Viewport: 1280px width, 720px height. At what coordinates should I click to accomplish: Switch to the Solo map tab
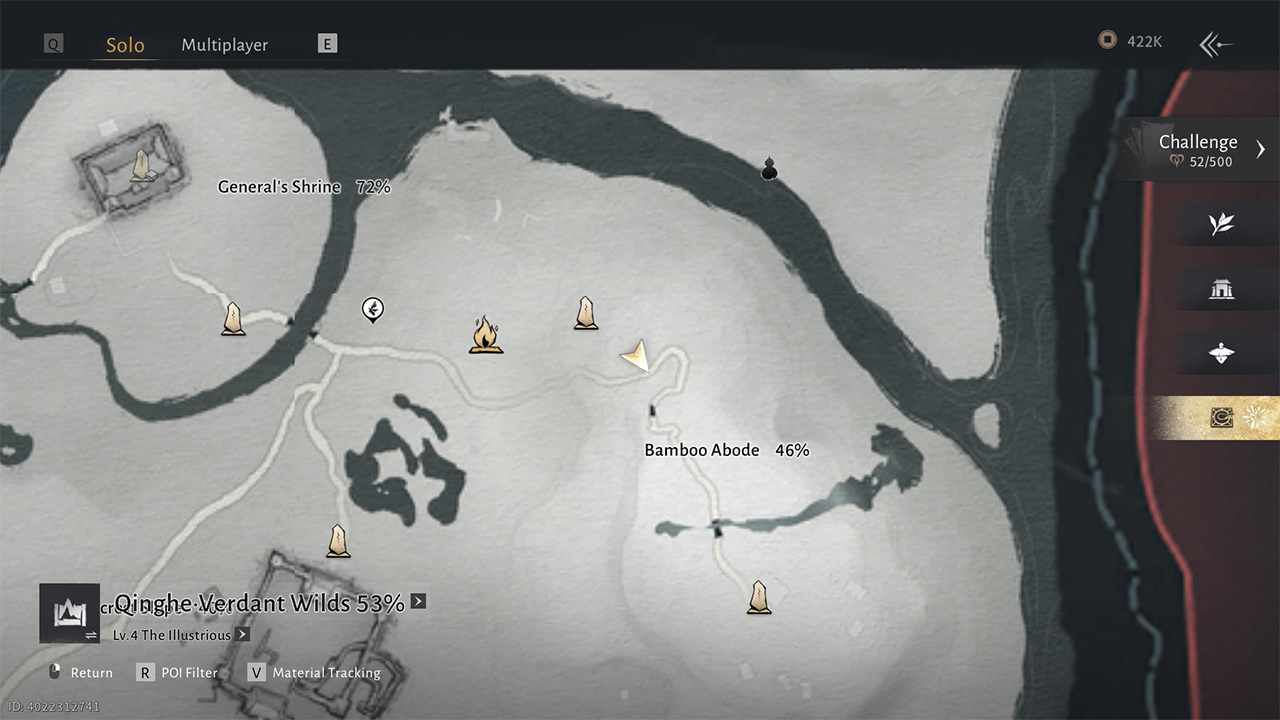click(x=125, y=45)
